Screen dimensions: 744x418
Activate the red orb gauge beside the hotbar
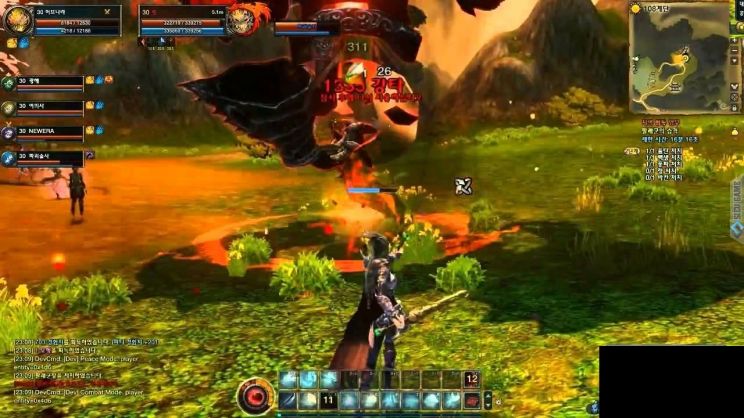(257, 397)
